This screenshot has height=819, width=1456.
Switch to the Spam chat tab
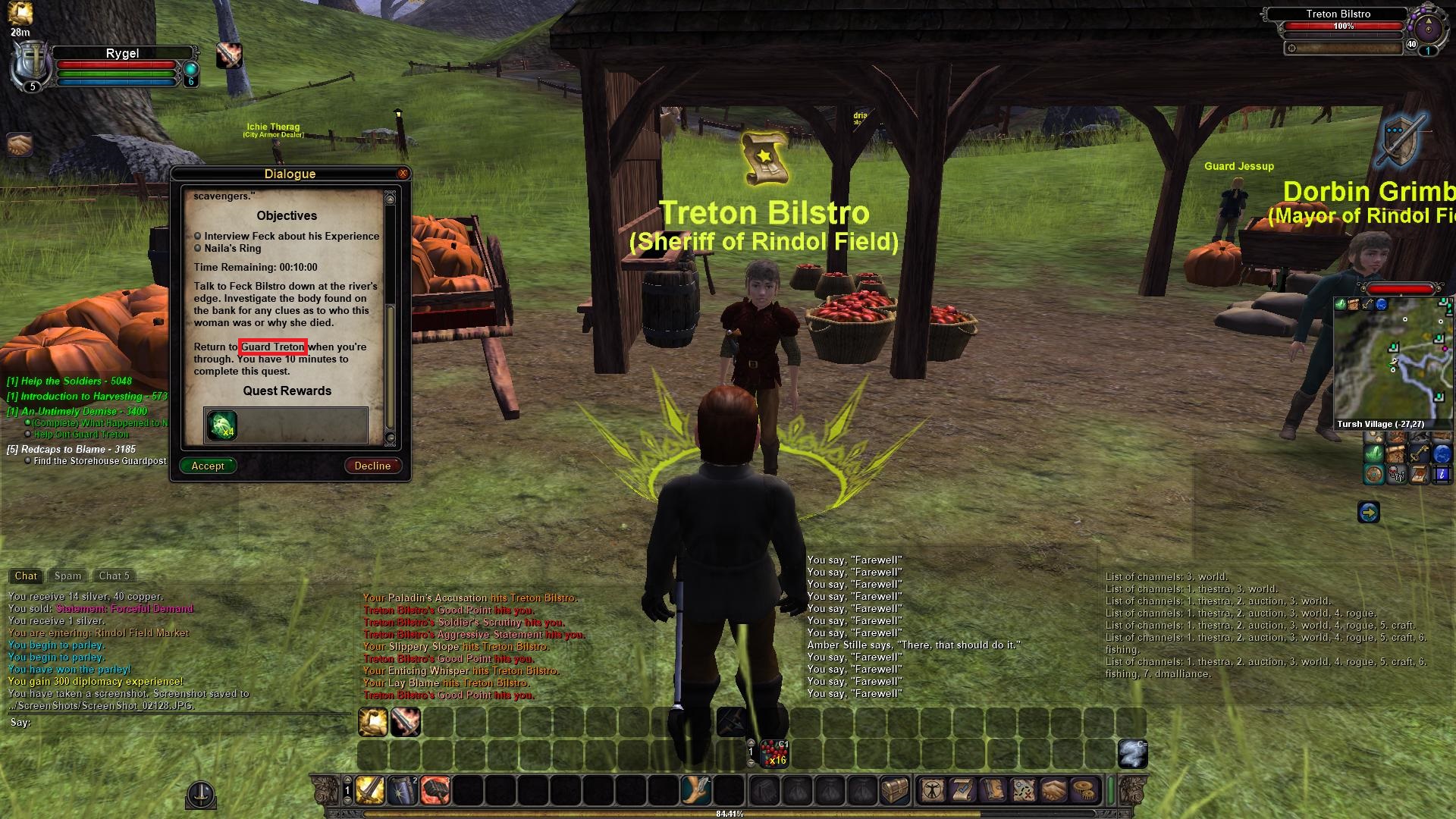[x=67, y=576]
